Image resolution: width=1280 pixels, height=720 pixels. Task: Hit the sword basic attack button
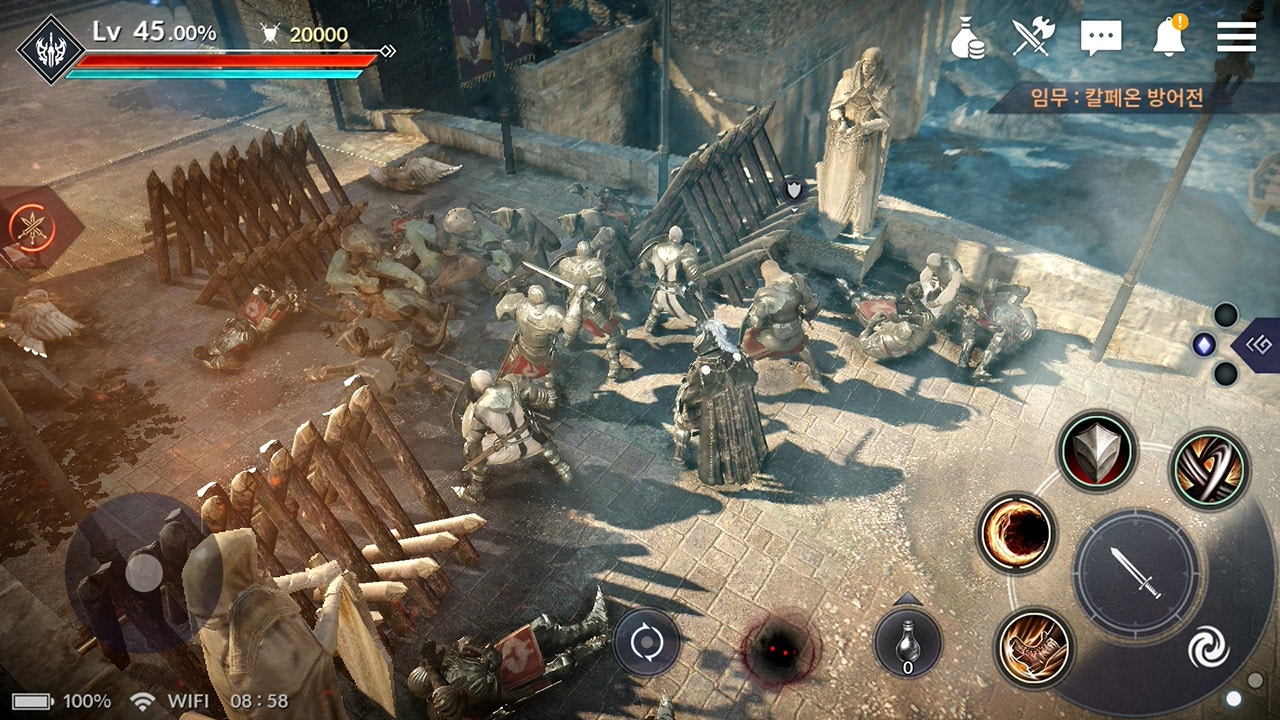(1136, 571)
